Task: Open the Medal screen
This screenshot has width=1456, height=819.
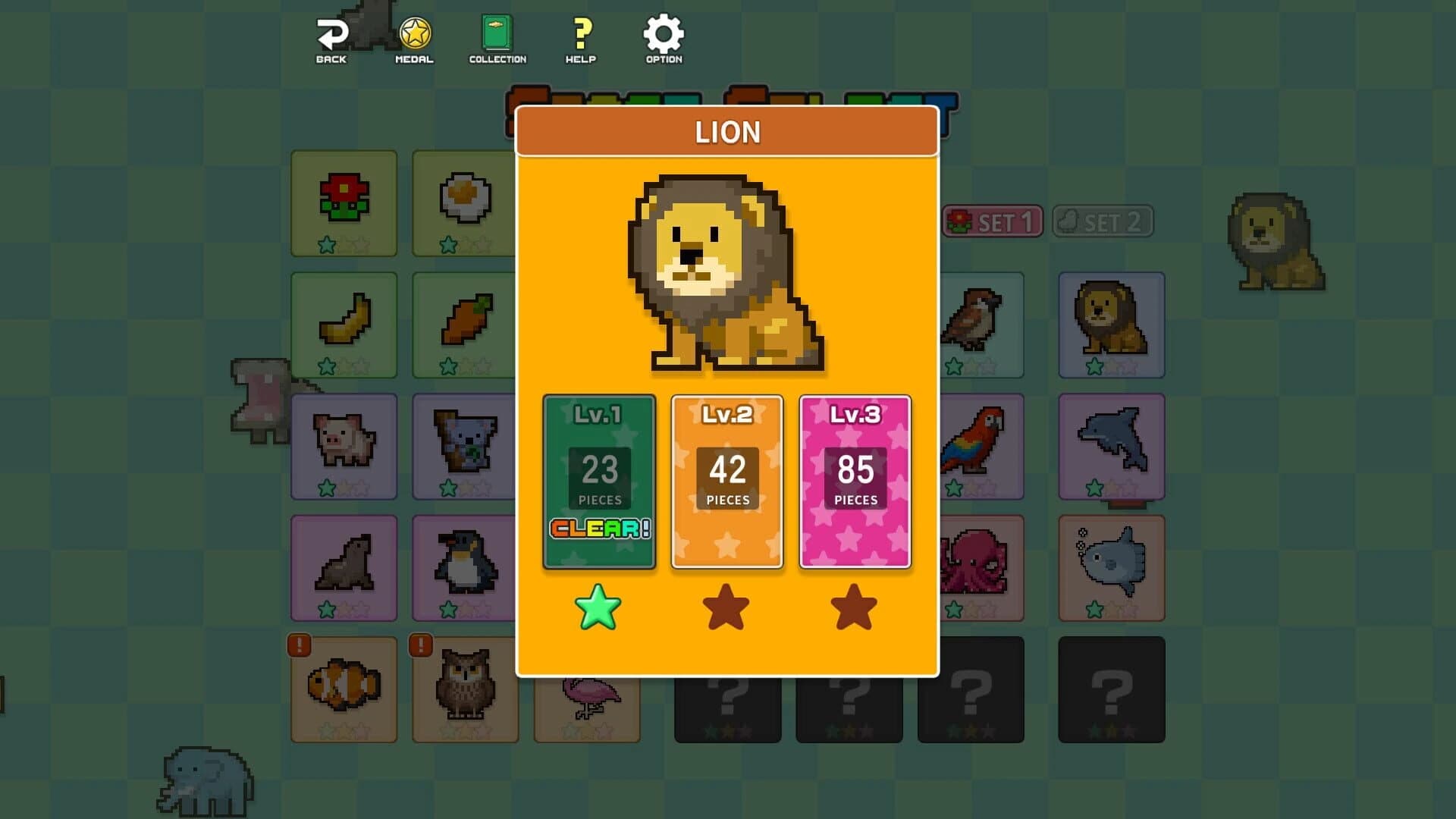Action: tap(414, 33)
